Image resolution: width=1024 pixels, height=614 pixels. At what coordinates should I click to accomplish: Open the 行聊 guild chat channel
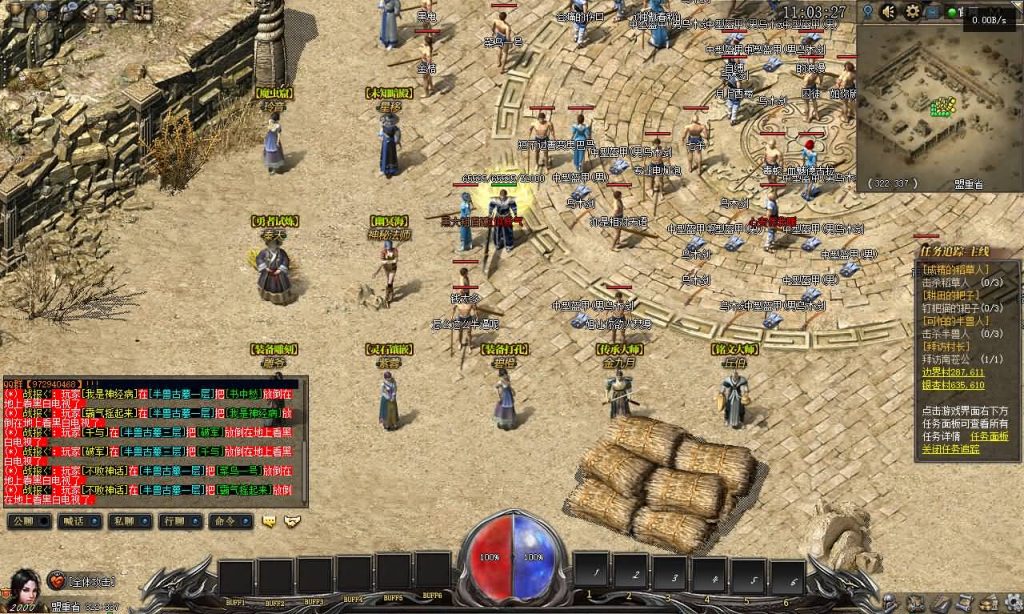pos(174,521)
